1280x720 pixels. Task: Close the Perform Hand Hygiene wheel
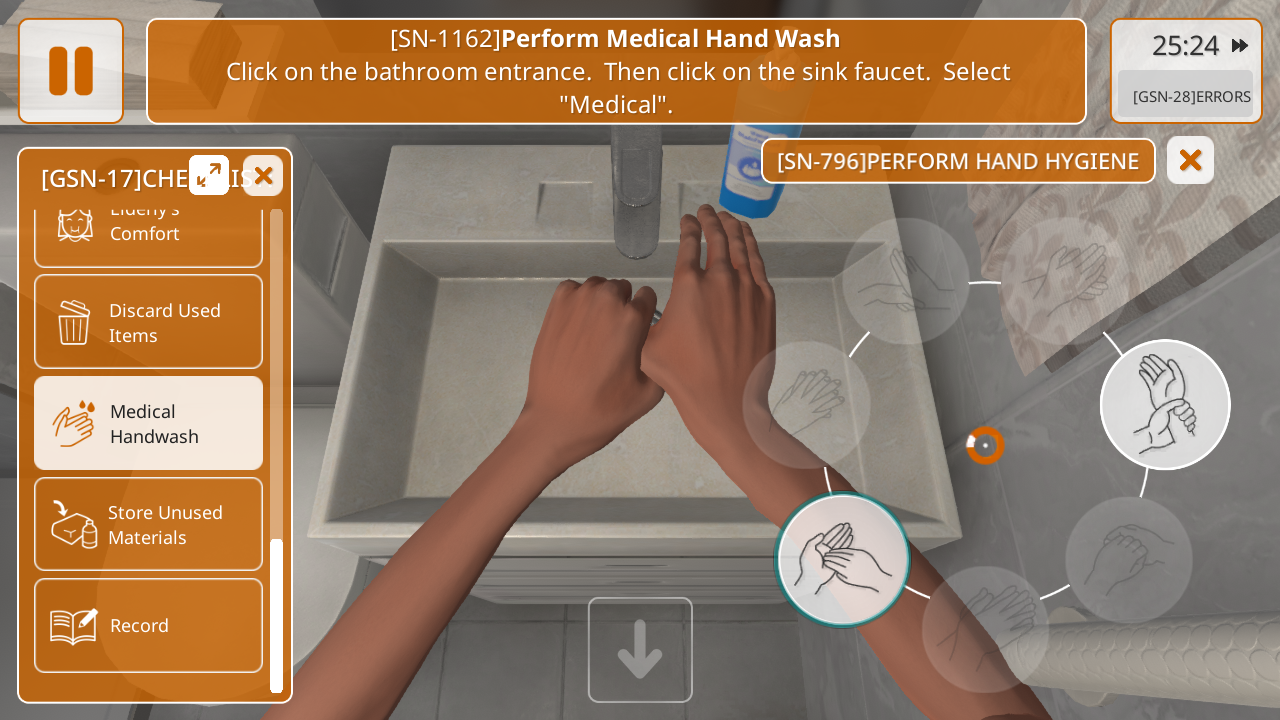[1190, 160]
